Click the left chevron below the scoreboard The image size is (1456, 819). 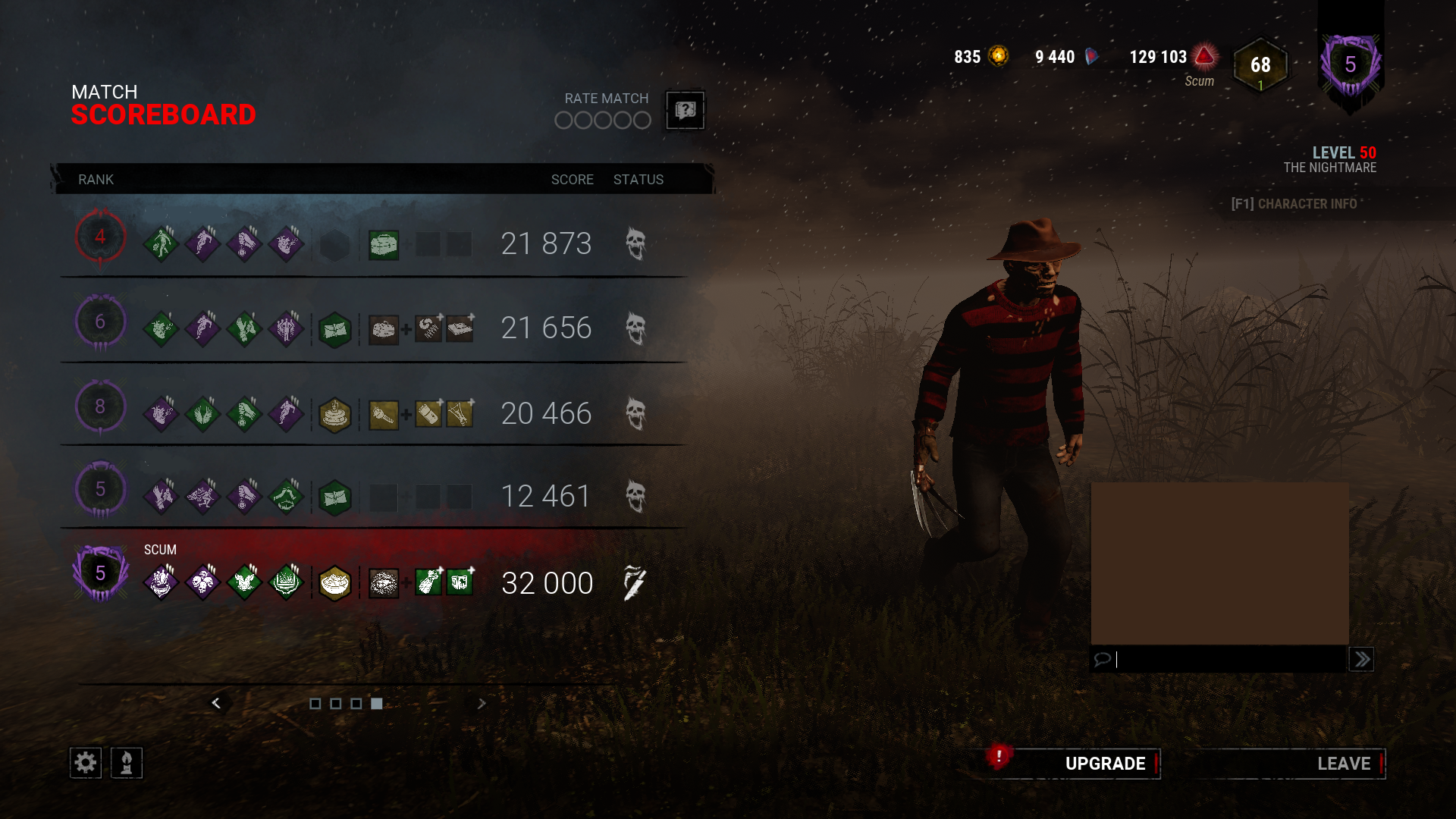[x=218, y=704]
